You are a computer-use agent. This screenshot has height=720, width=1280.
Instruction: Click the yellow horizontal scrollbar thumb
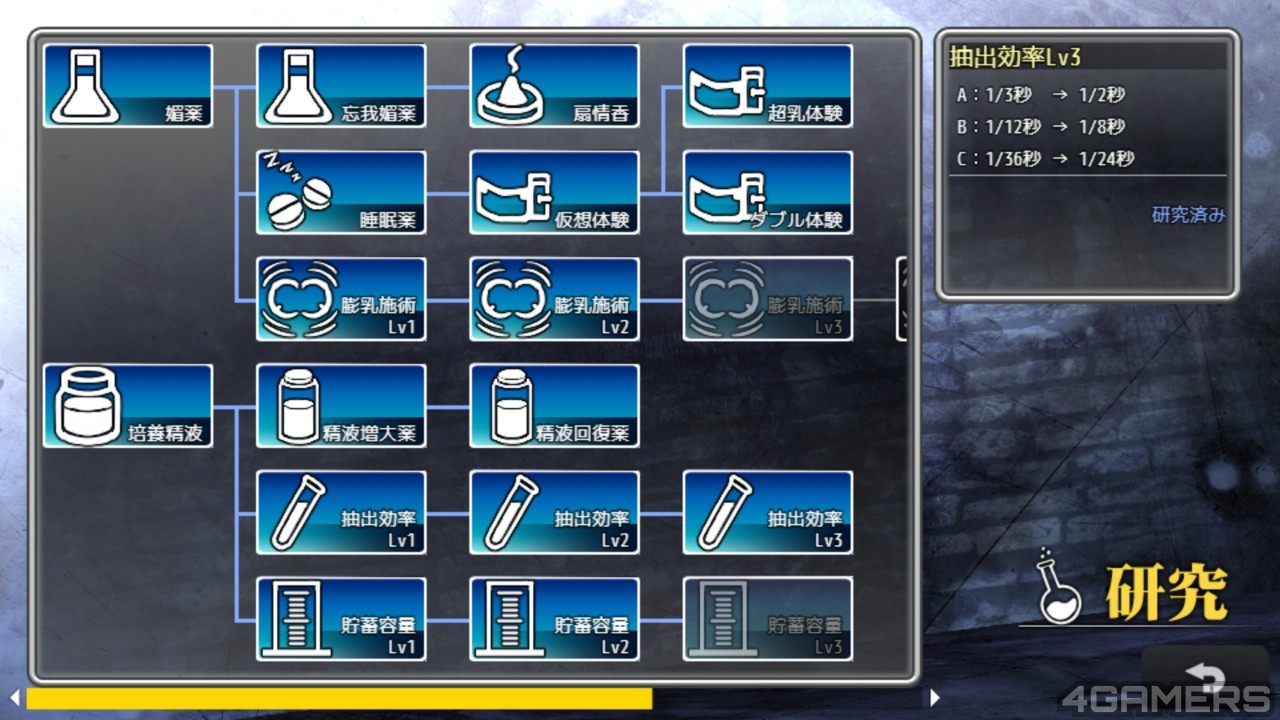point(339,698)
